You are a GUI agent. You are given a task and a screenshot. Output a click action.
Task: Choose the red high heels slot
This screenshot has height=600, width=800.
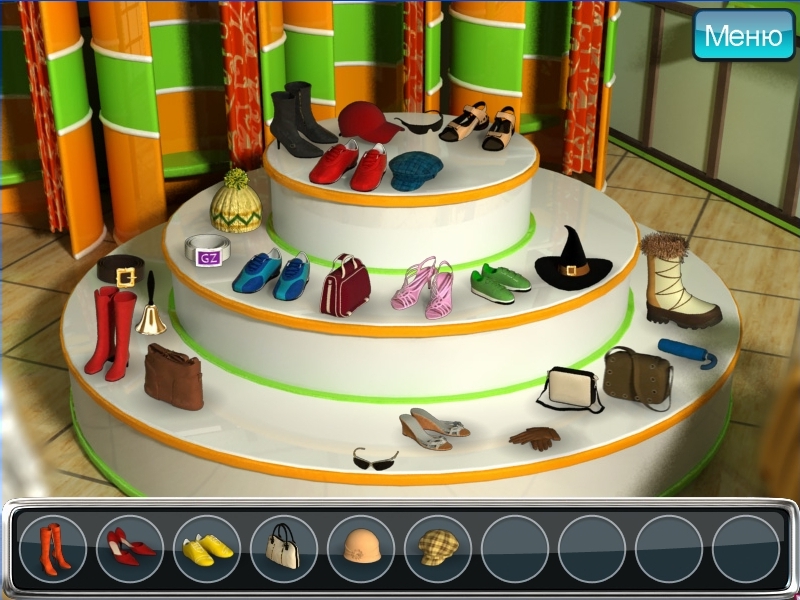click(130, 548)
